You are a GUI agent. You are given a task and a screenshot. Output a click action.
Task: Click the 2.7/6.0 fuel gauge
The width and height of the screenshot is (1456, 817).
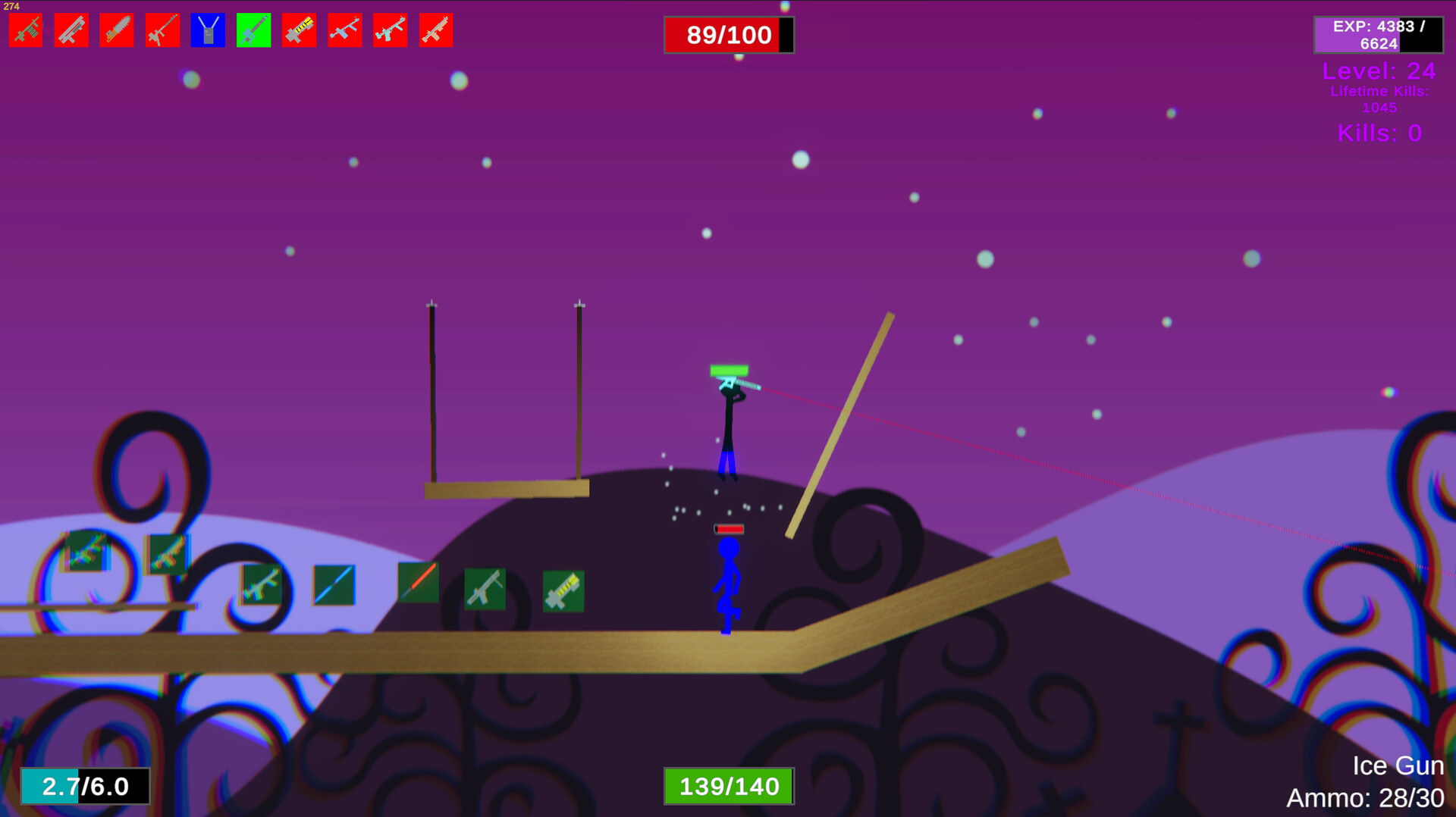(83, 787)
